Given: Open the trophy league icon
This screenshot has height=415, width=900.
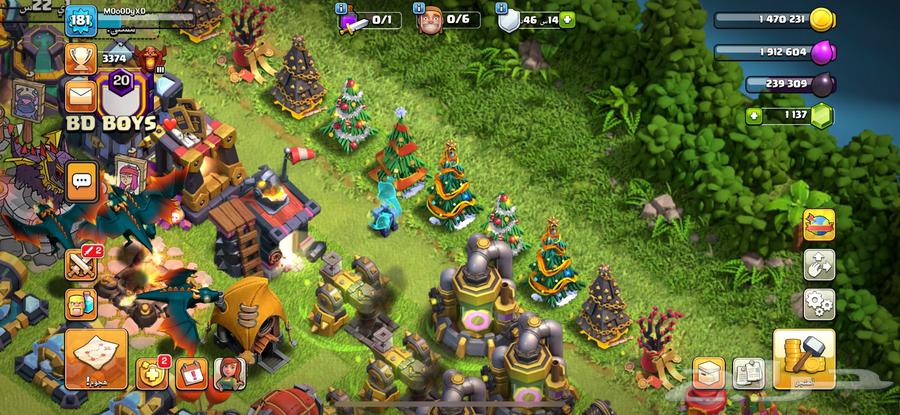Looking at the screenshot, I should [x=80, y=58].
